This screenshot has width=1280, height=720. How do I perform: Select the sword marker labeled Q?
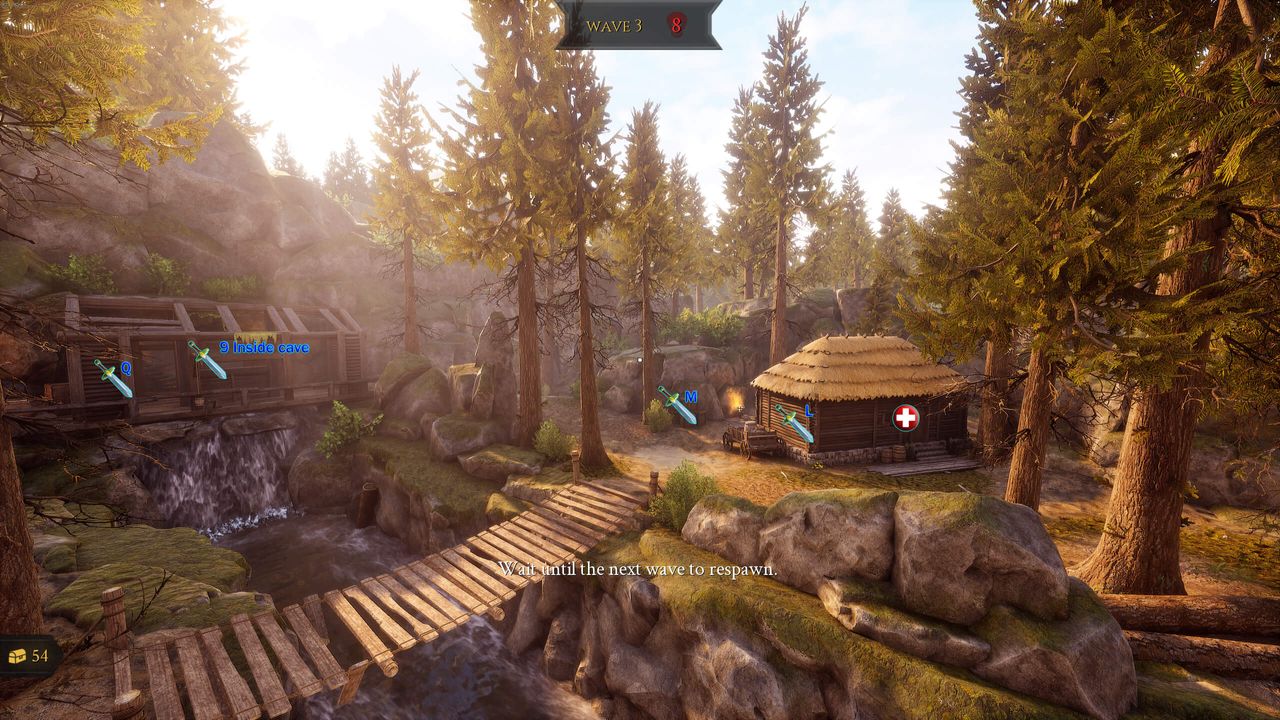113,378
